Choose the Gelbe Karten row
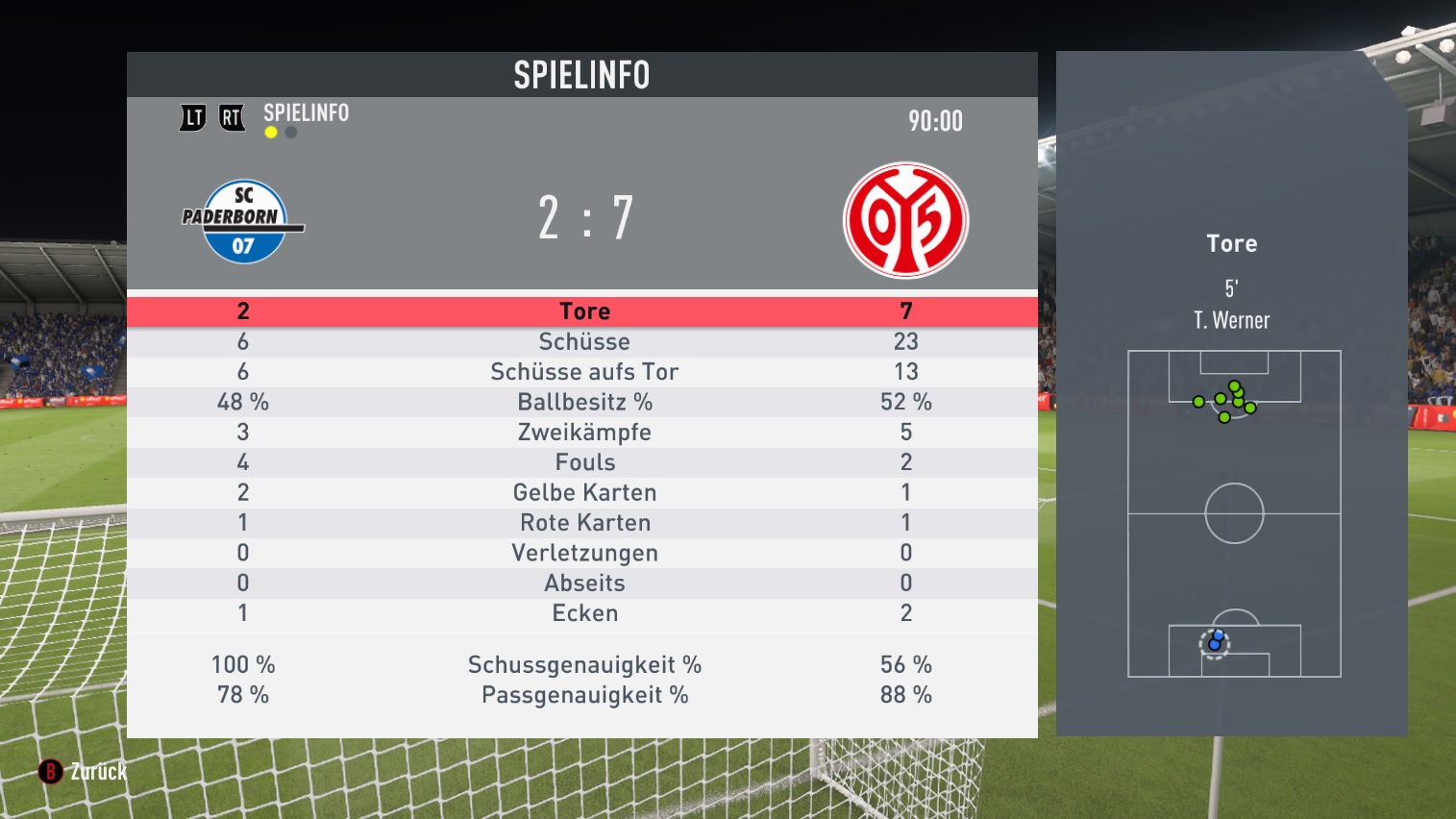 click(x=583, y=493)
